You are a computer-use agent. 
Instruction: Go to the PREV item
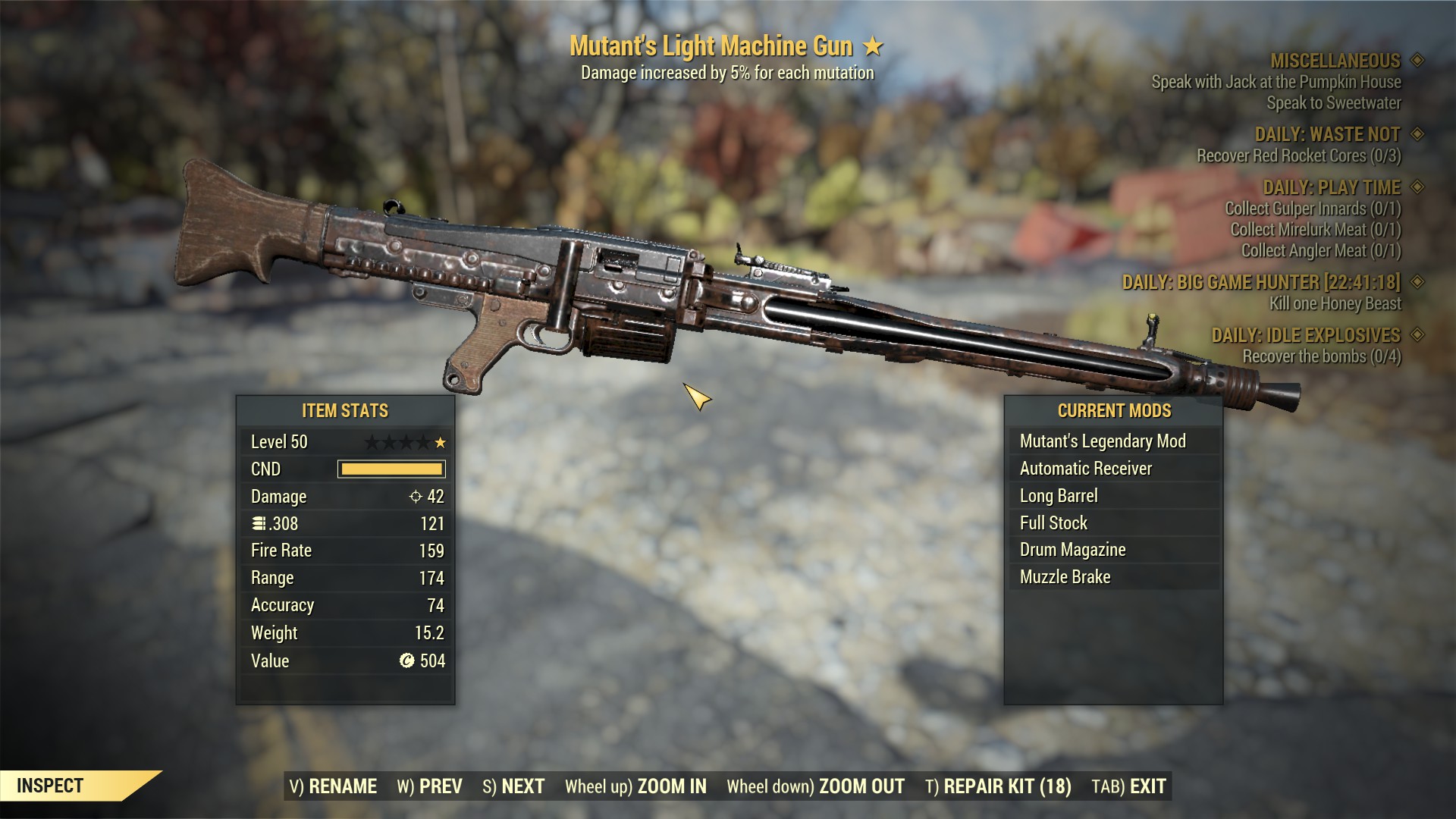(x=429, y=786)
